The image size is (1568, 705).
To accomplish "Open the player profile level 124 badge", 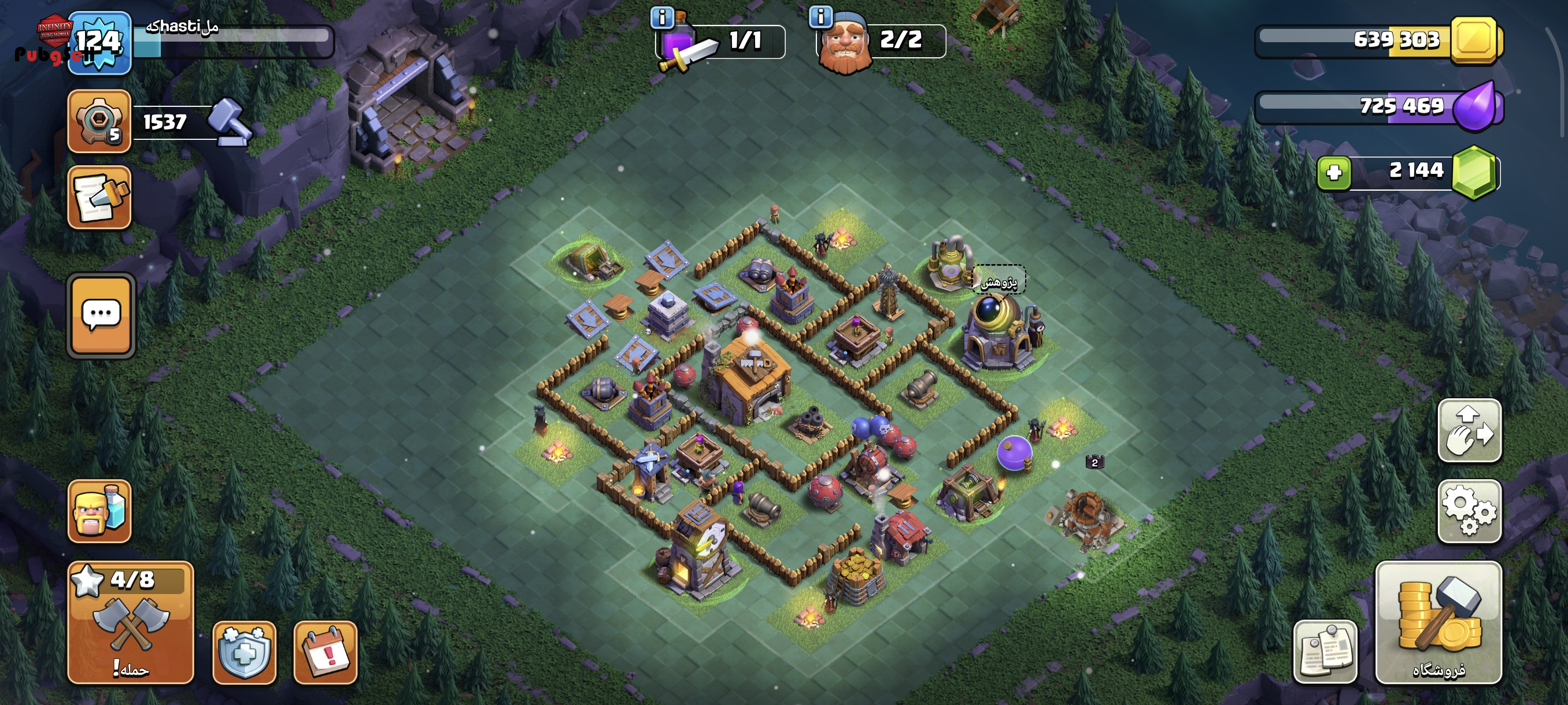I will click(x=99, y=43).
